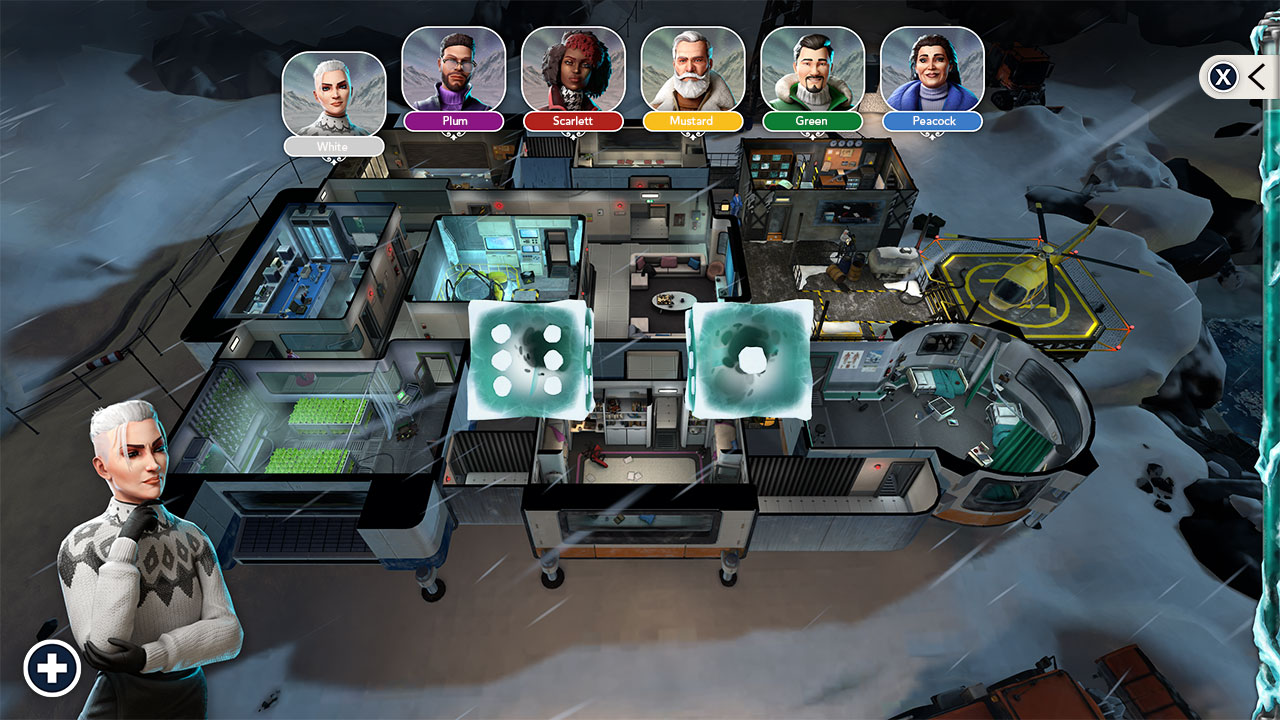Pick the Scarlett character portrait

point(573,69)
